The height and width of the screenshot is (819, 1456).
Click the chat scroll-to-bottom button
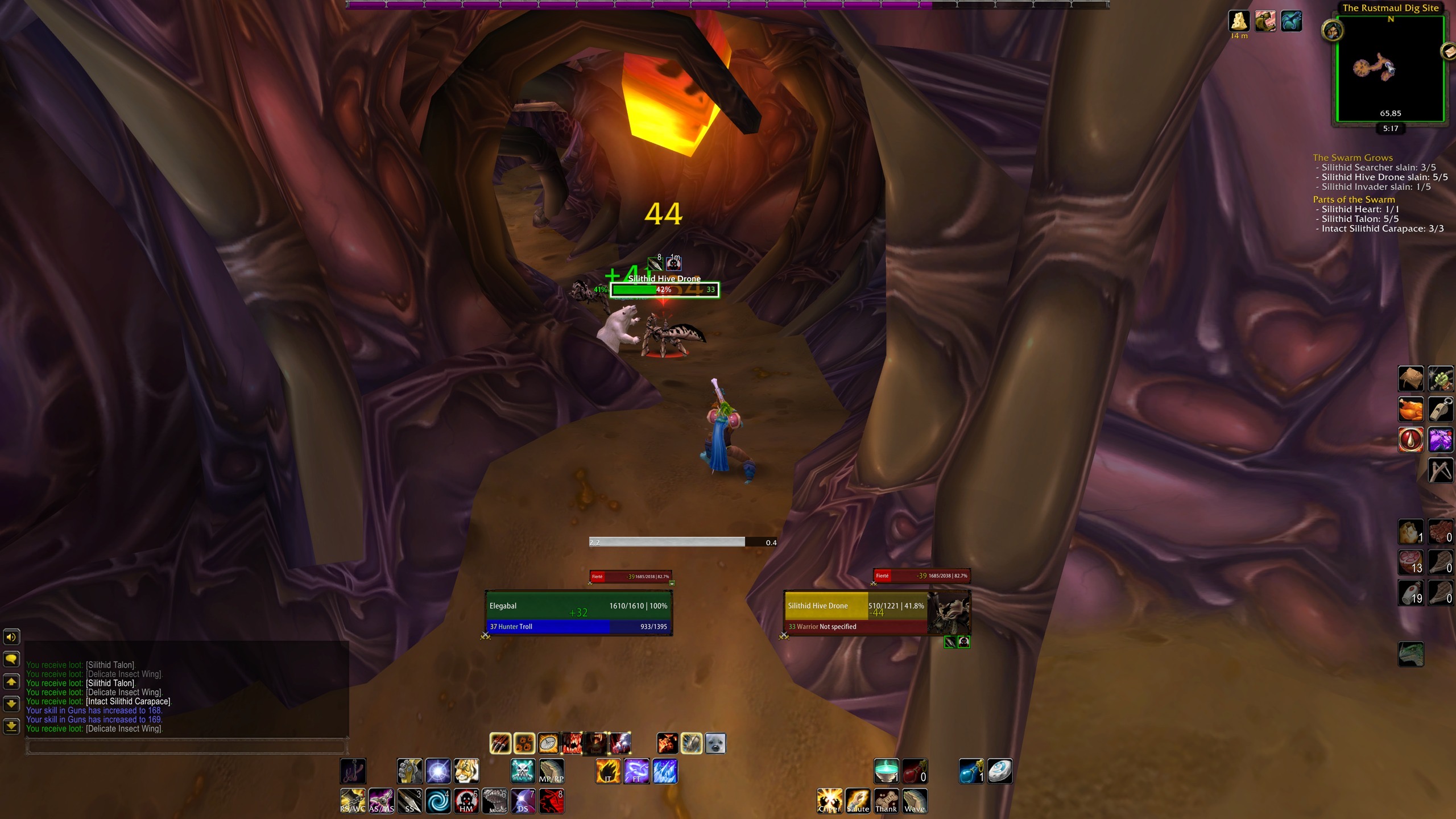click(12, 726)
